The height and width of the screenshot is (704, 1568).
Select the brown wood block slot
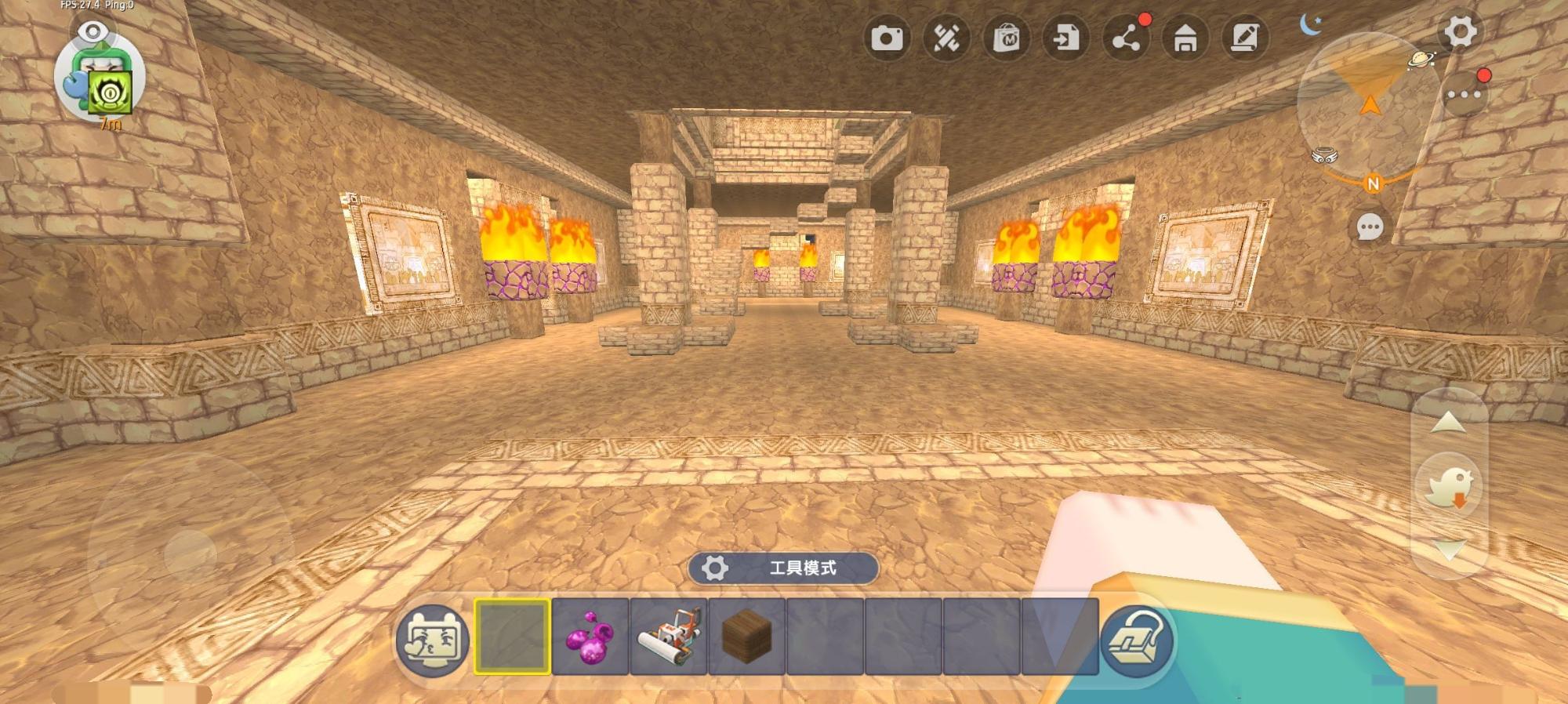(747, 636)
